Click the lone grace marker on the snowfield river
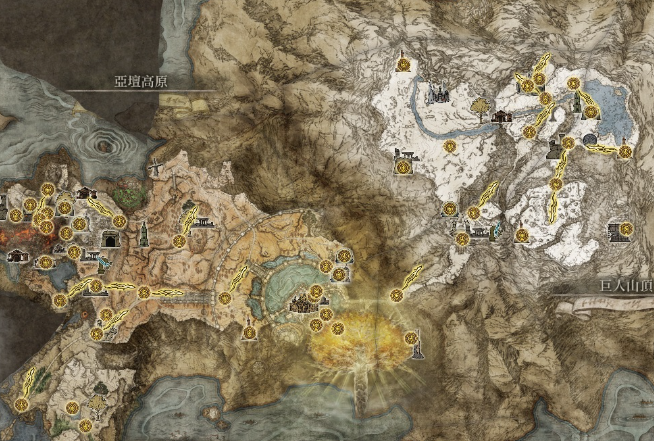654x441 pixels. coord(450,146)
